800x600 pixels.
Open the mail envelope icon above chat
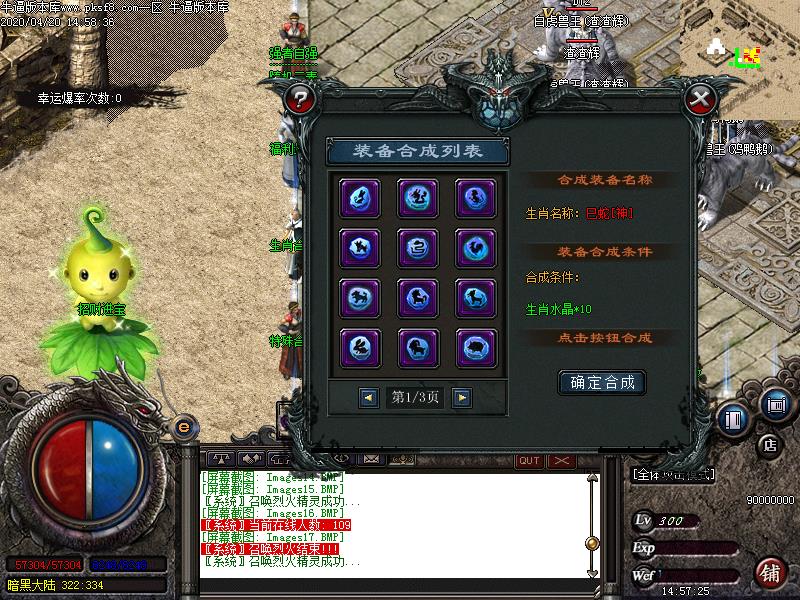[x=371, y=459]
